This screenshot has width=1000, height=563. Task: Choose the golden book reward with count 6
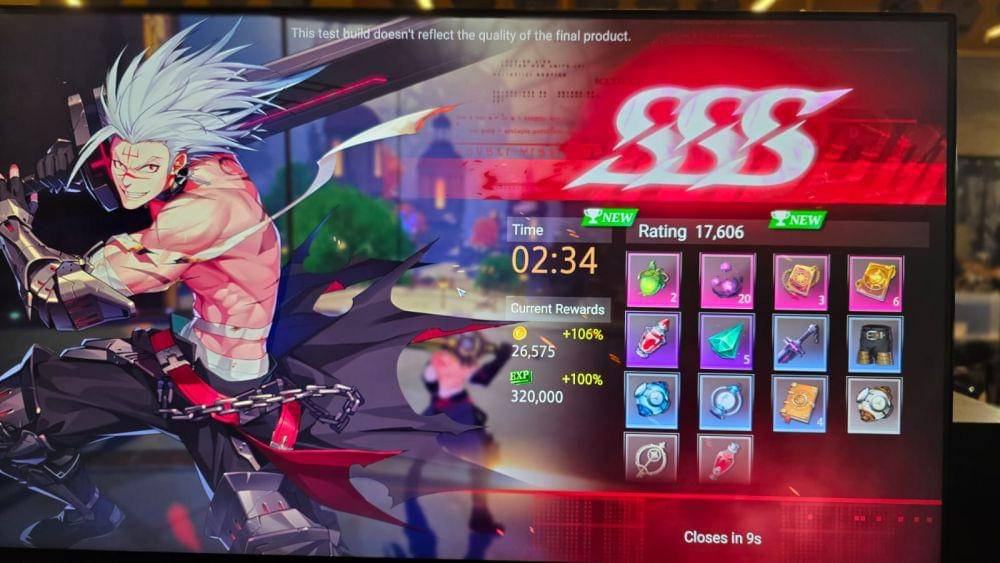875,282
